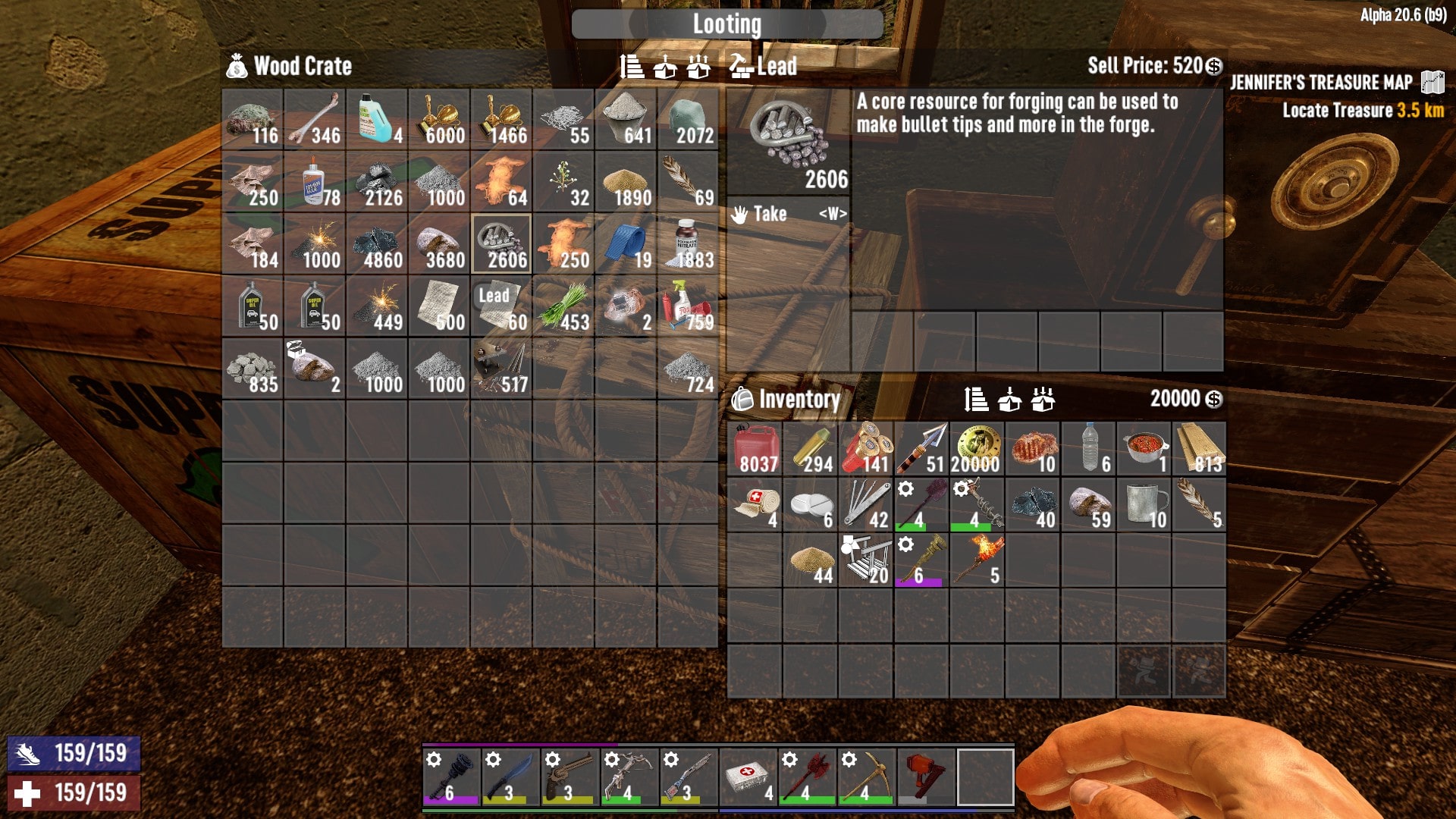
Task: Select the first aid bandage in inventory
Action: [x=755, y=505]
